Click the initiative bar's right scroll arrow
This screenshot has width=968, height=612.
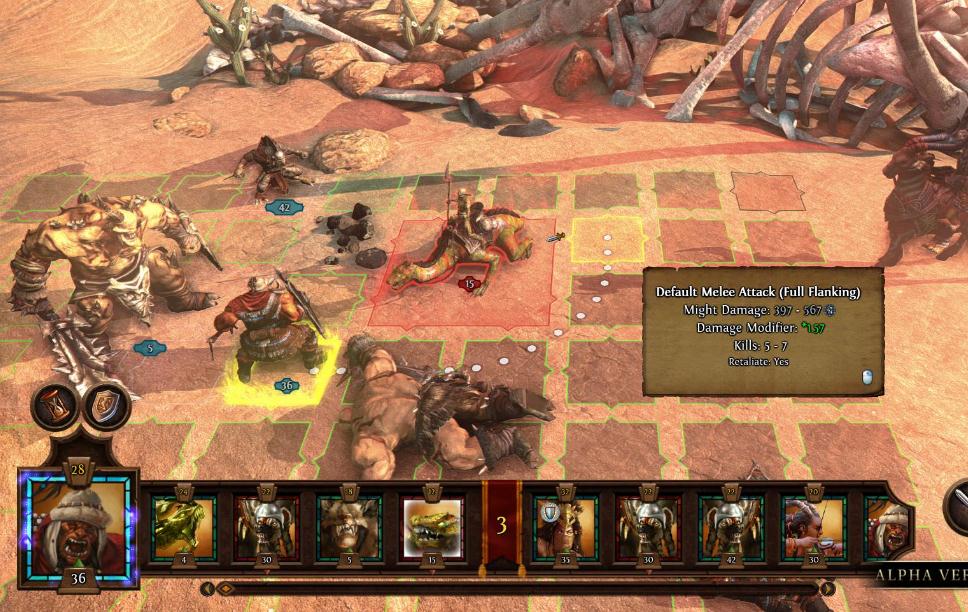pos(828,589)
